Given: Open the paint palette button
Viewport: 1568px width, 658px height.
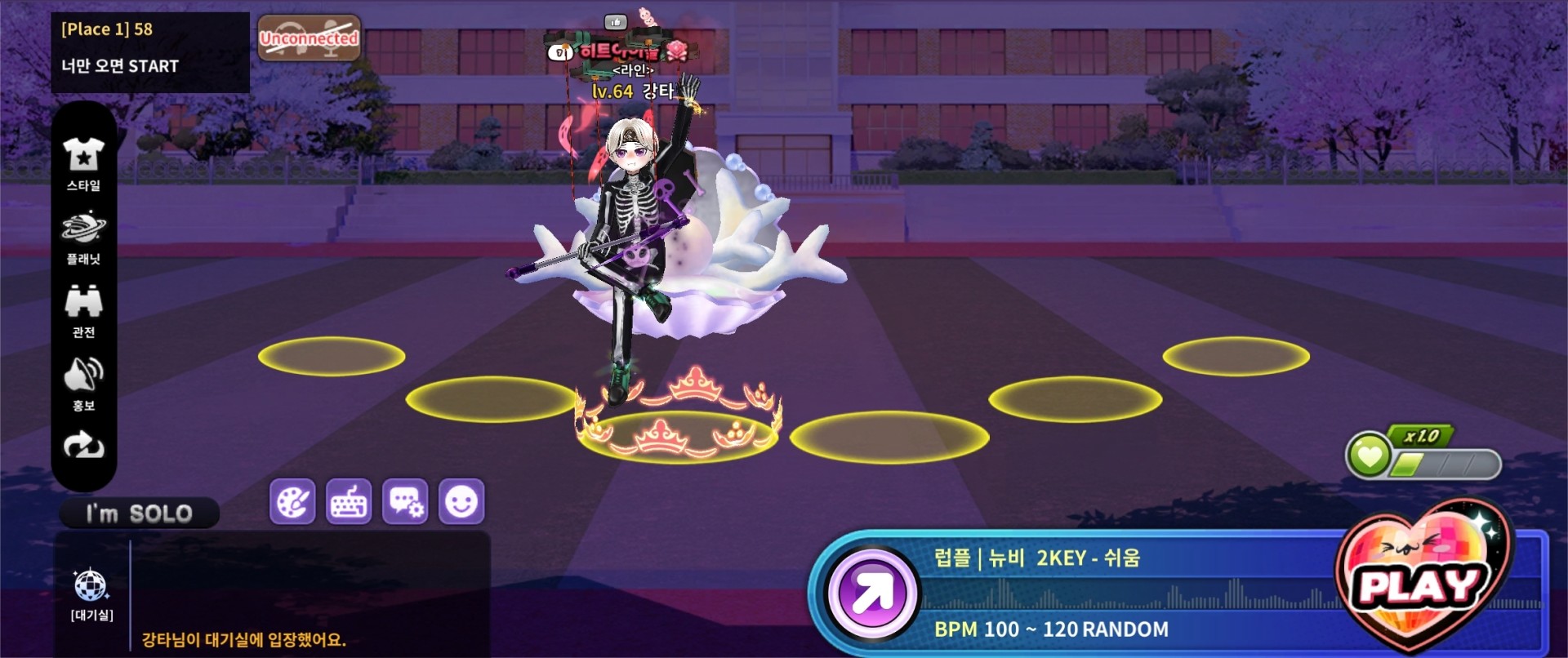Looking at the screenshot, I should tap(292, 501).
